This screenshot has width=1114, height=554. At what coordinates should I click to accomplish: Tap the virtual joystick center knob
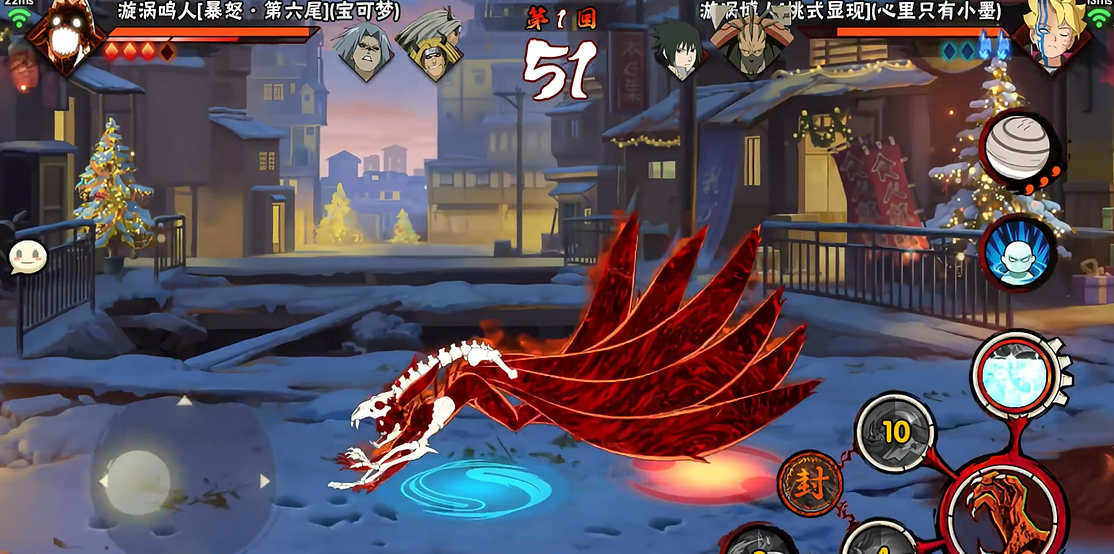[x=138, y=482]
